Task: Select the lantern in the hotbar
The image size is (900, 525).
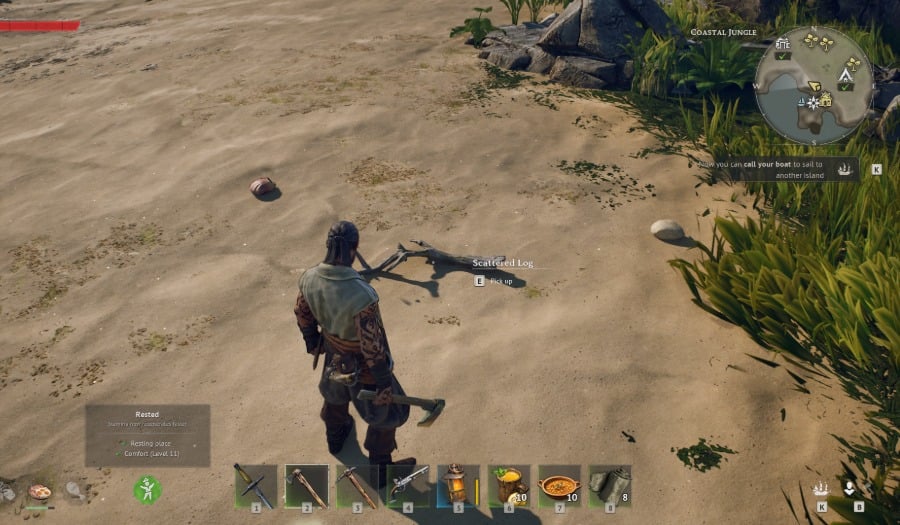Action: (x=457, y=486)
